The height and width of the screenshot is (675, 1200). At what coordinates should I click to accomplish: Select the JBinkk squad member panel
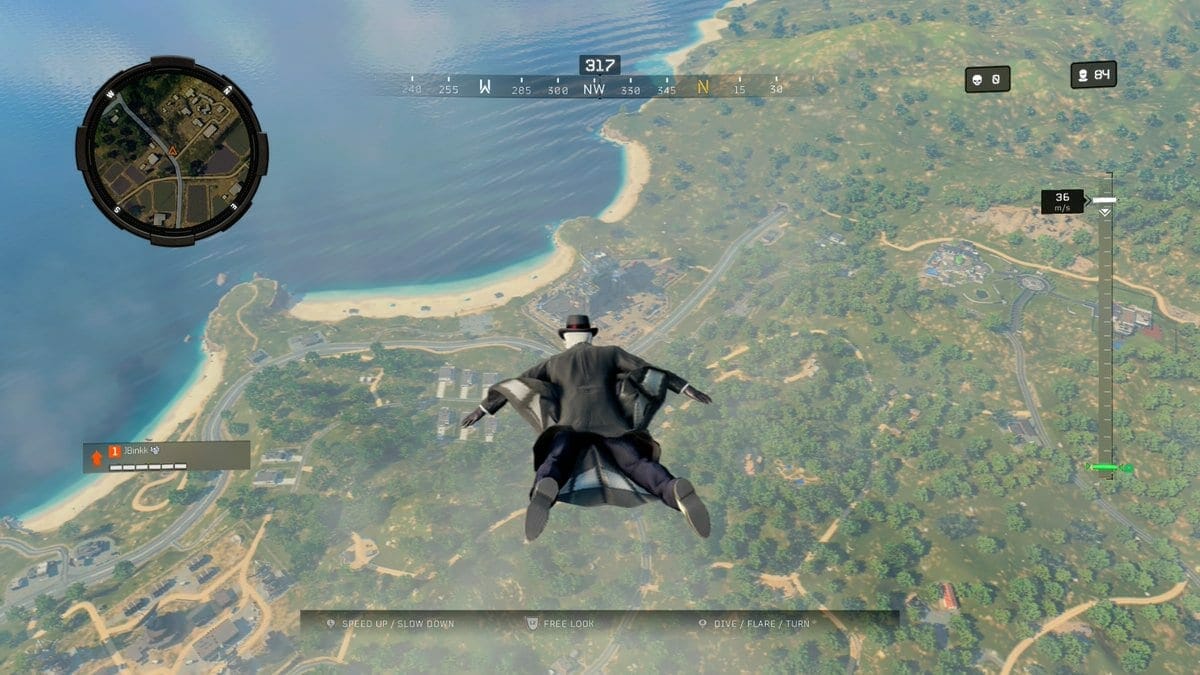pos(166,456)
